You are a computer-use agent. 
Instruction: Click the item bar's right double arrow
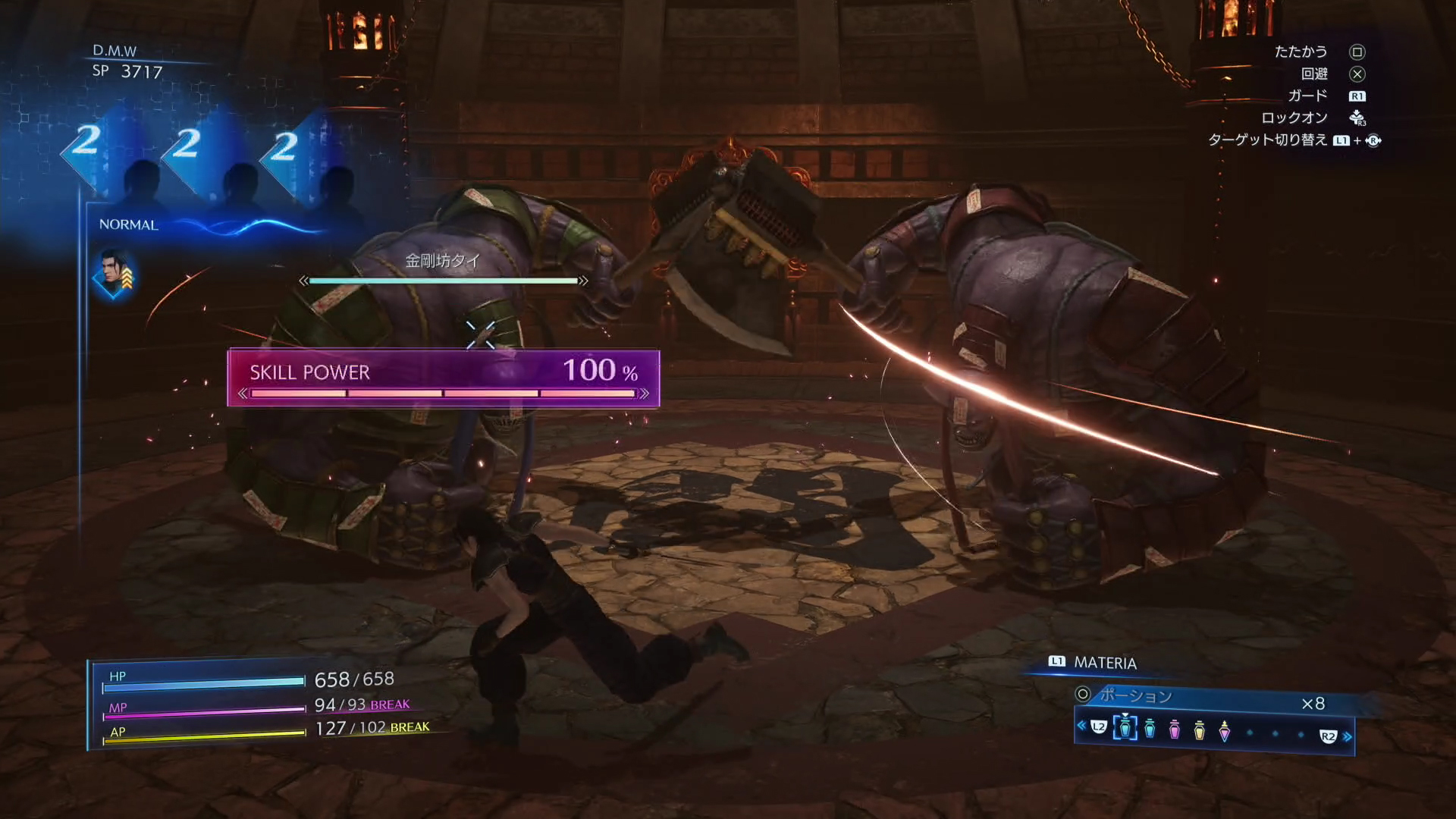click(x=1348, y=736)
